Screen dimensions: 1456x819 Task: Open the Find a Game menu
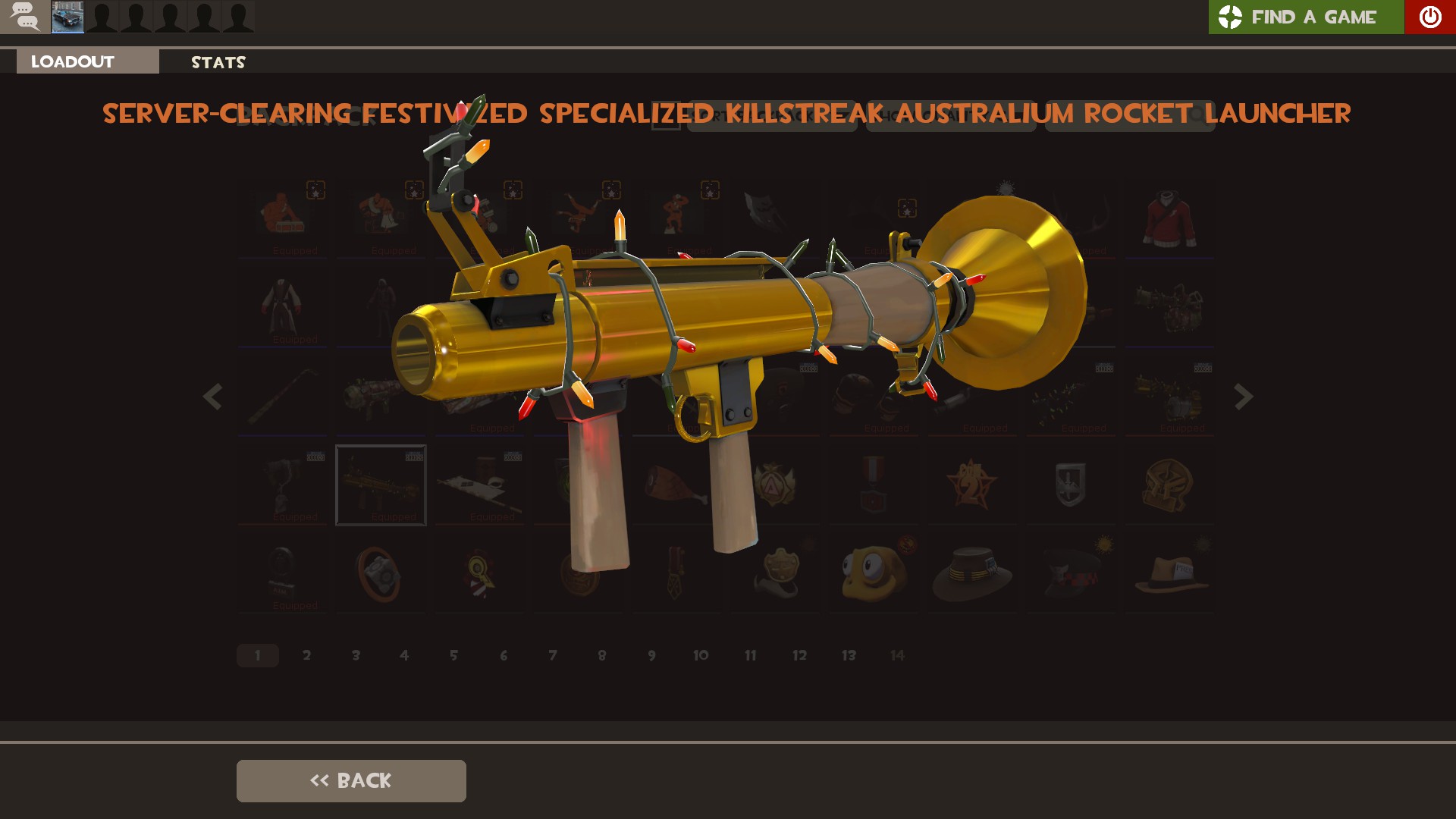tap(1306, 17)
